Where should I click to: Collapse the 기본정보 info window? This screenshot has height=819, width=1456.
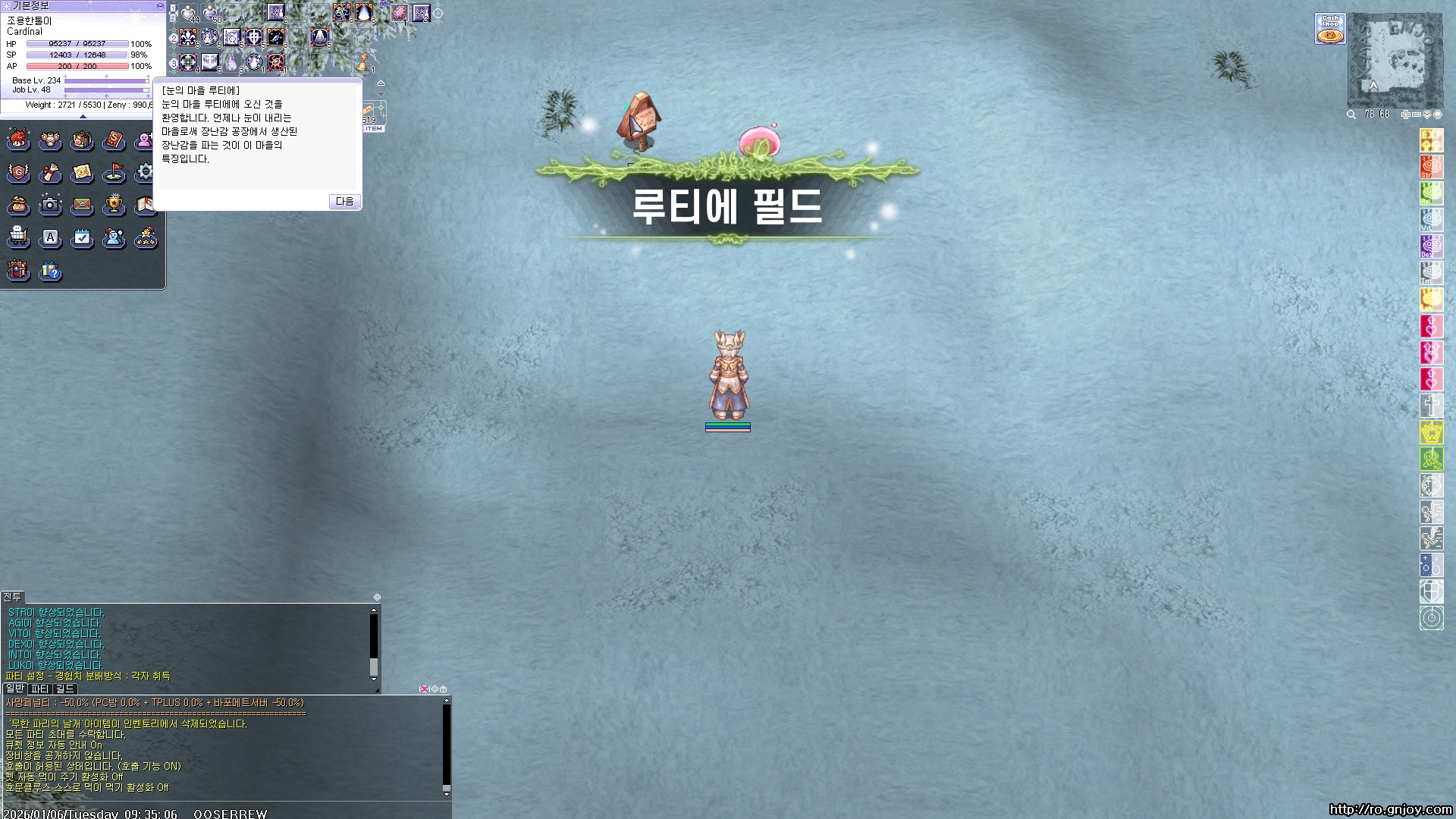(158, 6)
